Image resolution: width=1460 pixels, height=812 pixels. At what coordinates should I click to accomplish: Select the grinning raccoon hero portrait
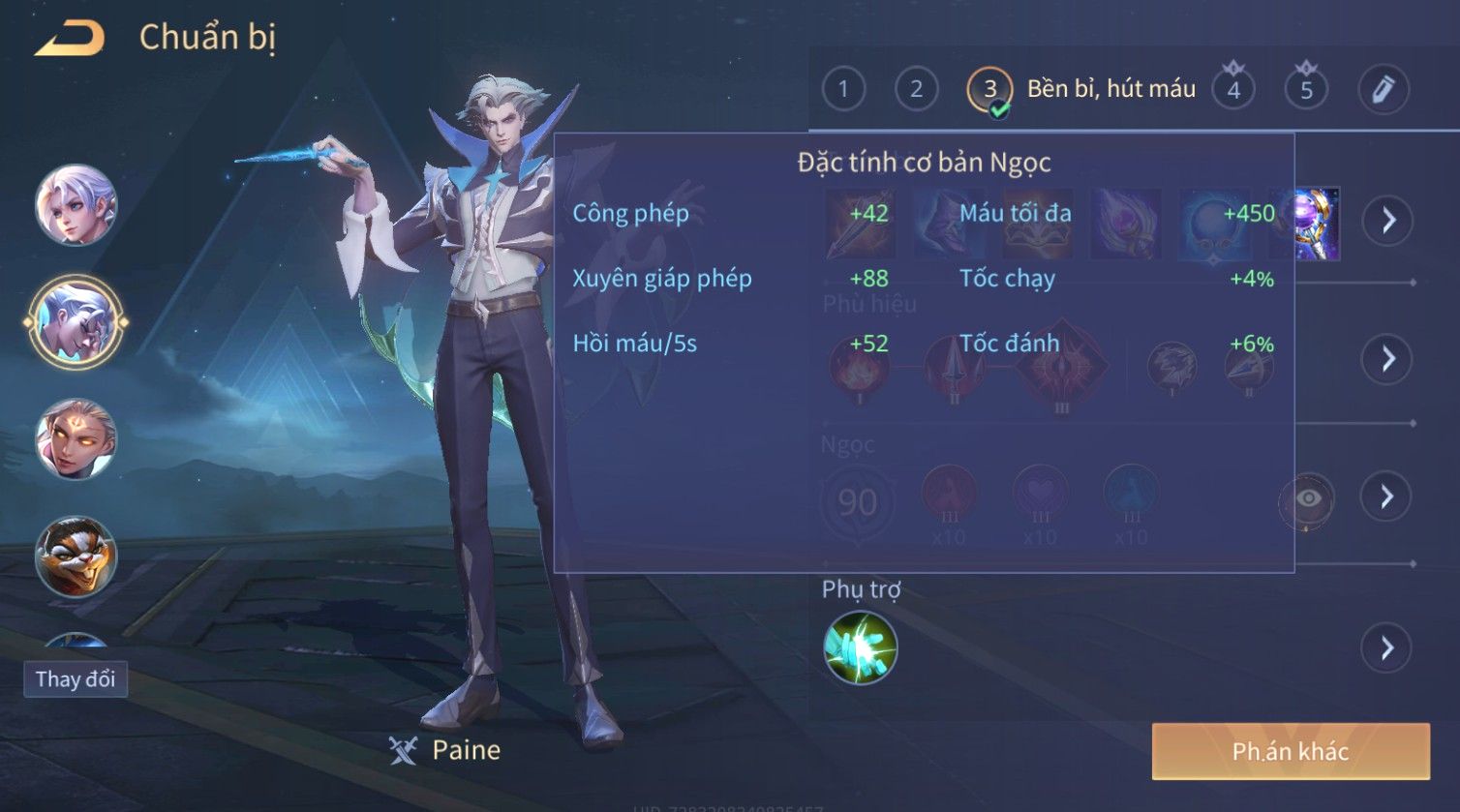(x=76, y=556)
